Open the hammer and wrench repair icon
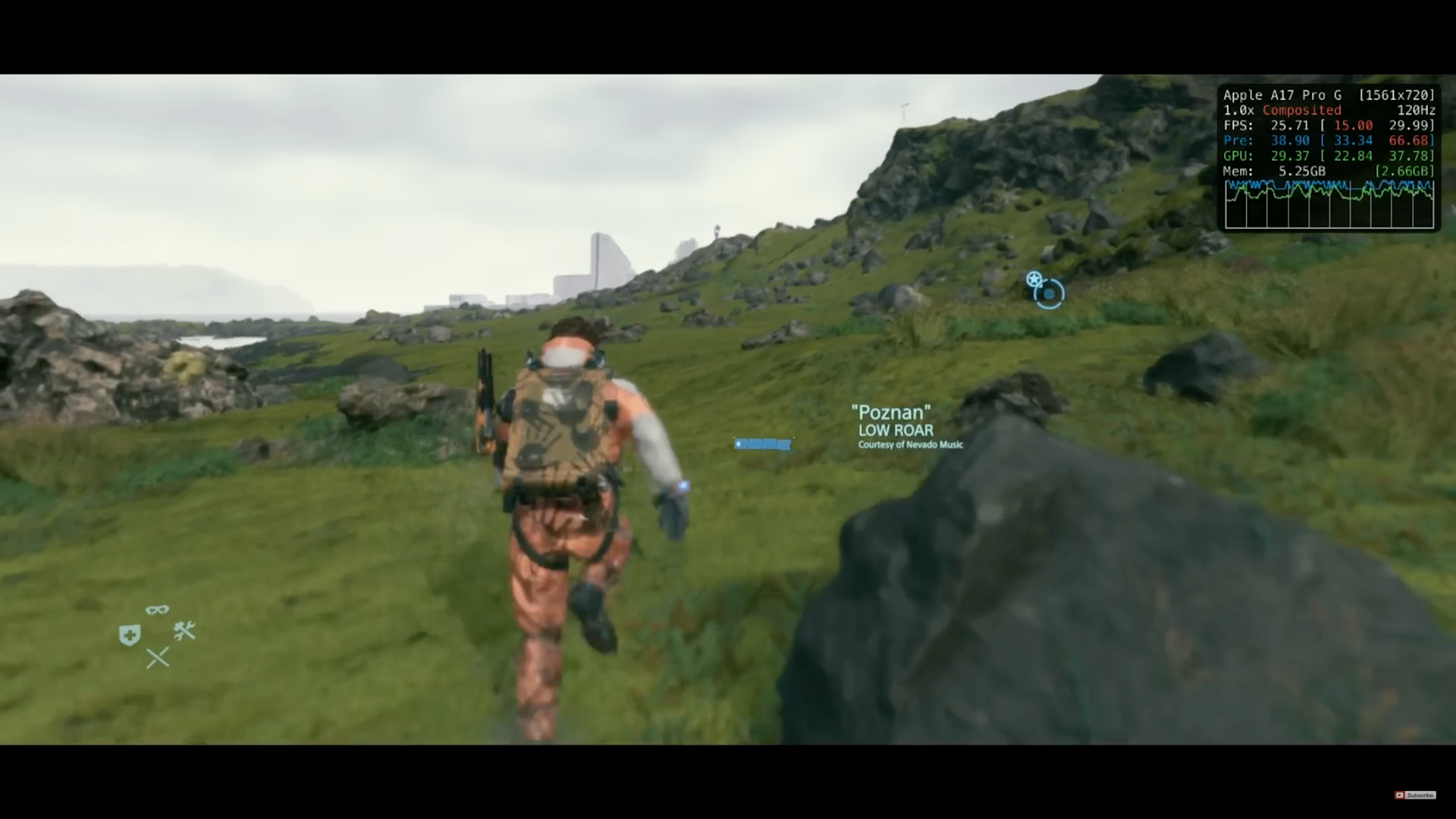Screen dimensions: 1456x819 [x=184, y=632]
